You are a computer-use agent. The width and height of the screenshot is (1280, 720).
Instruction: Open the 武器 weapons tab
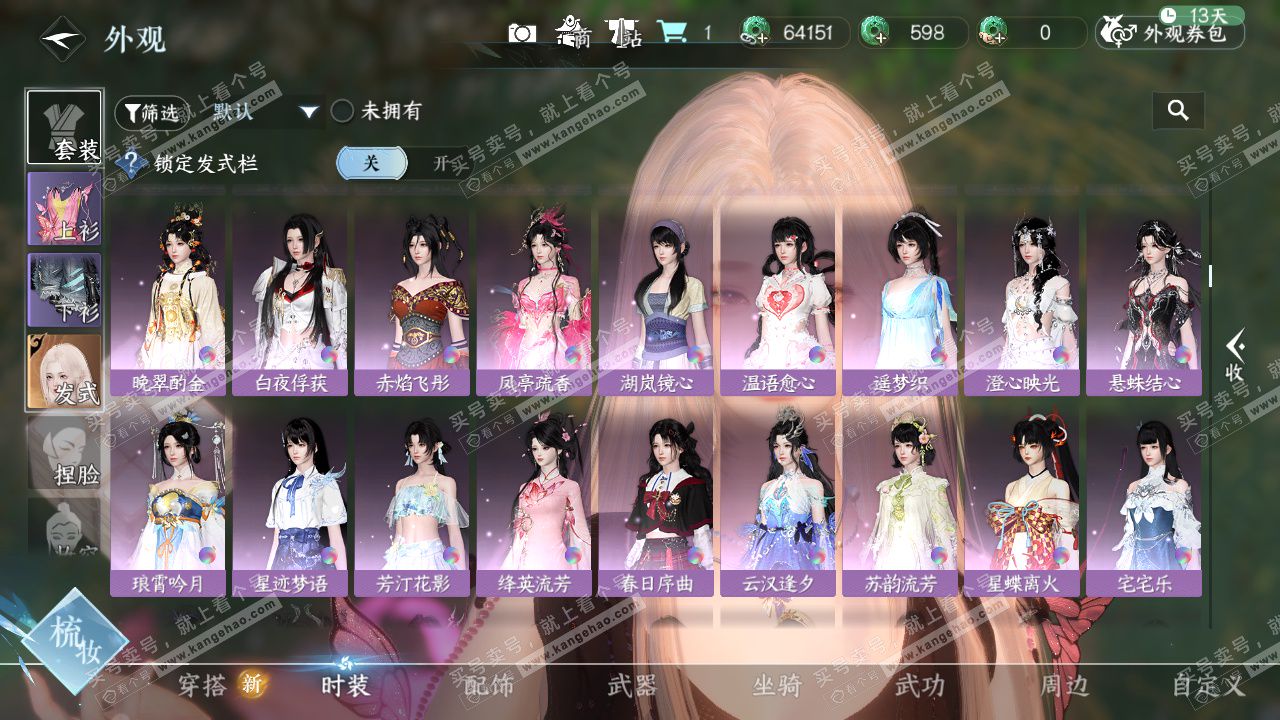point(632,686)
